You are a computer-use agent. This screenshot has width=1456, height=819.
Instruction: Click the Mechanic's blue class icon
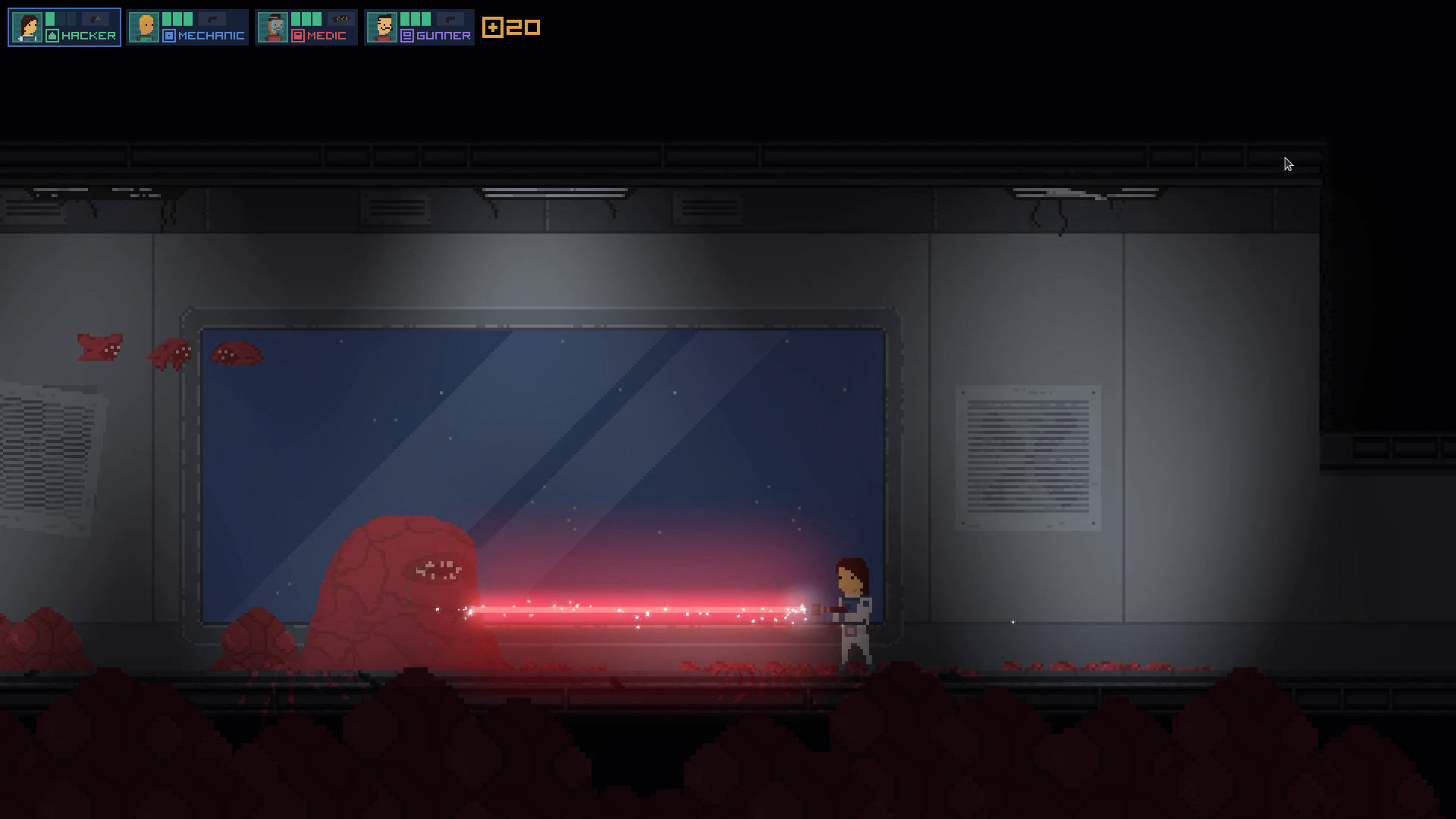tap(169, 34)
